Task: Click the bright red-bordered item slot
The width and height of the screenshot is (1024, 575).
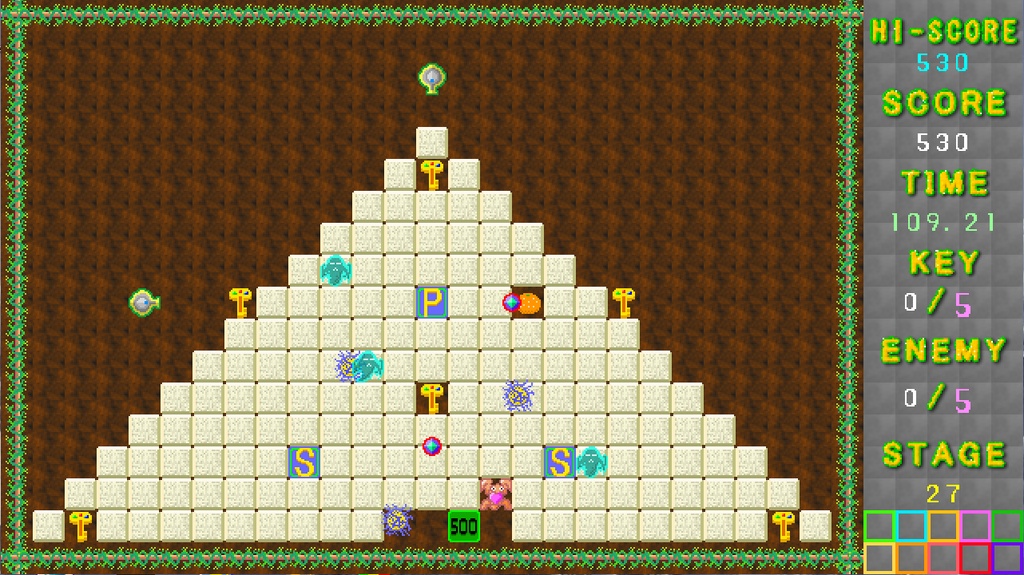Action: pyautogui.click(x=975, y=558)
